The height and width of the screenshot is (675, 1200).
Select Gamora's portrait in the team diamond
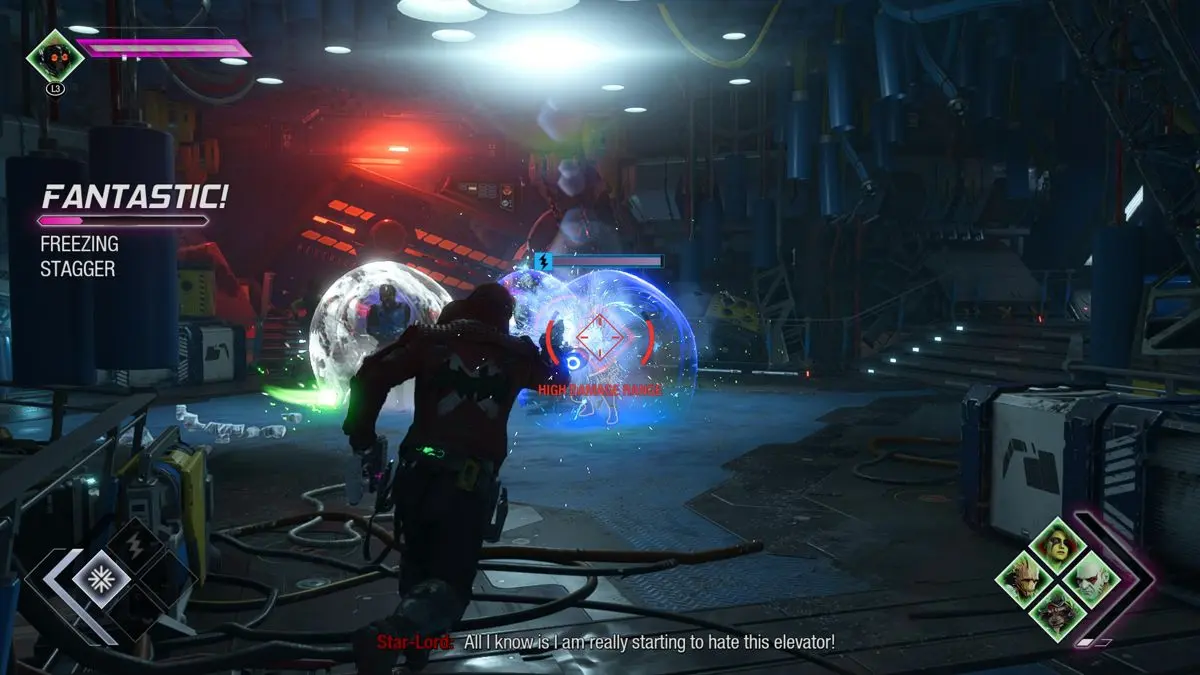pyautogui.click(x=1059, y=546)
